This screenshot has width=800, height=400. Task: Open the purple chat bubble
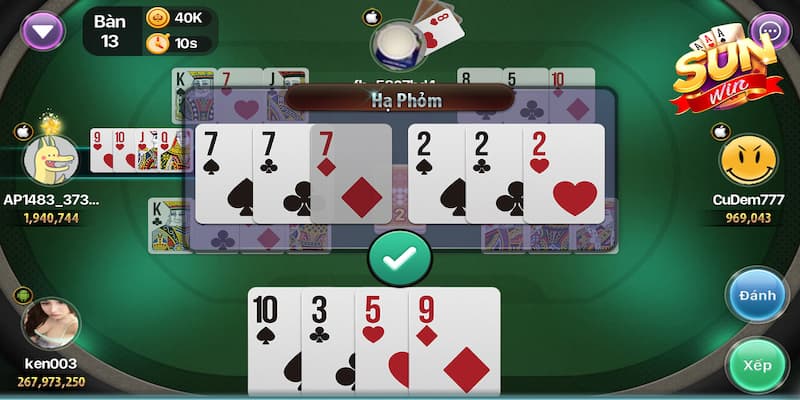770,30
